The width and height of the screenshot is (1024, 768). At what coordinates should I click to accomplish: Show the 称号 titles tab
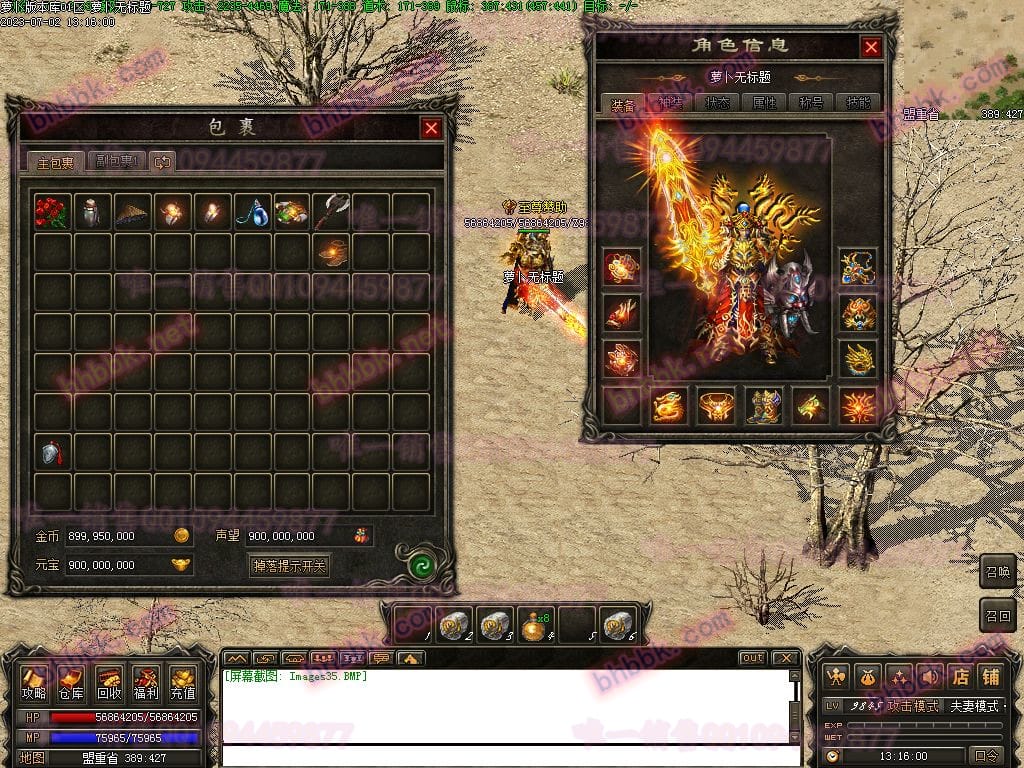pos(811,103)
